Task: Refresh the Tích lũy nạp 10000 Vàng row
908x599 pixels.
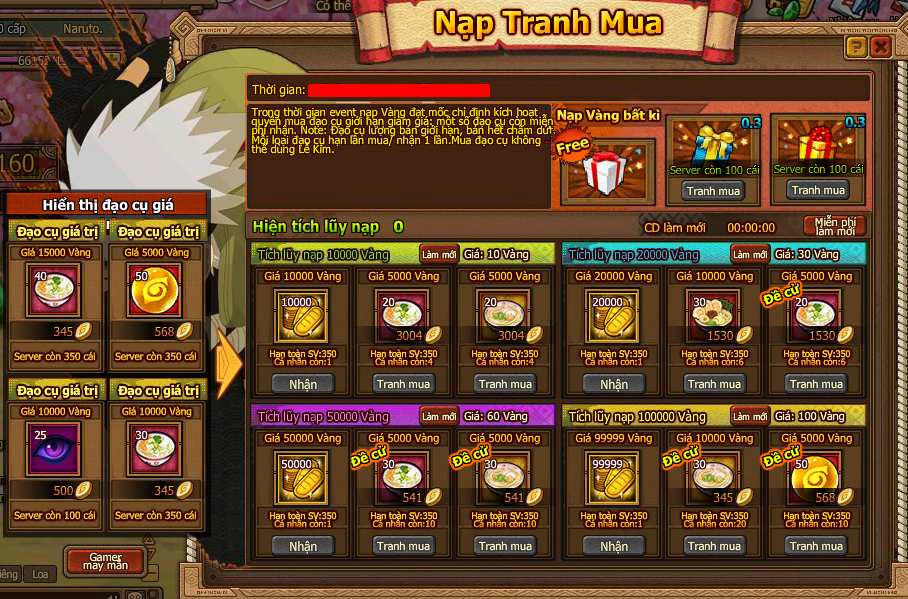Action: point(439,254)
